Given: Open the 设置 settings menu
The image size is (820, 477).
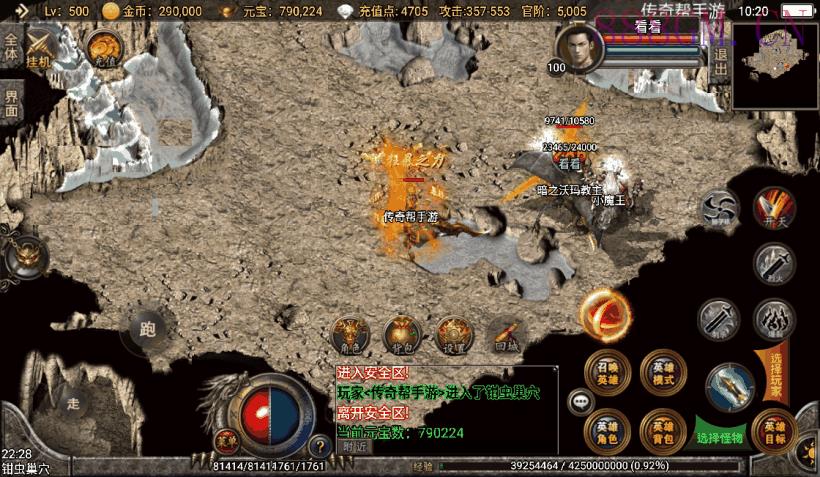Looking at the screenshot, I should tap(453, 334).
